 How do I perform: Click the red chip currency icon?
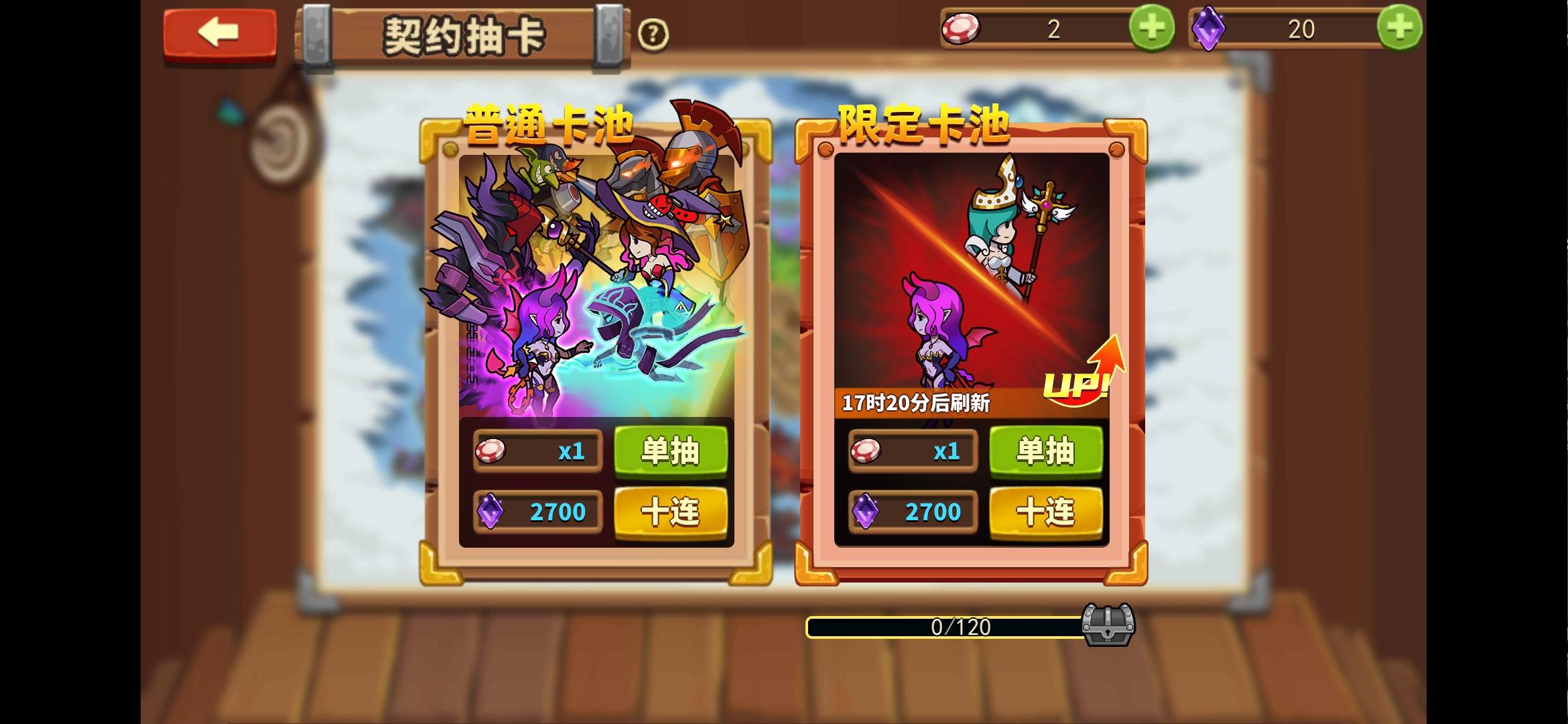tap(963, 28)
